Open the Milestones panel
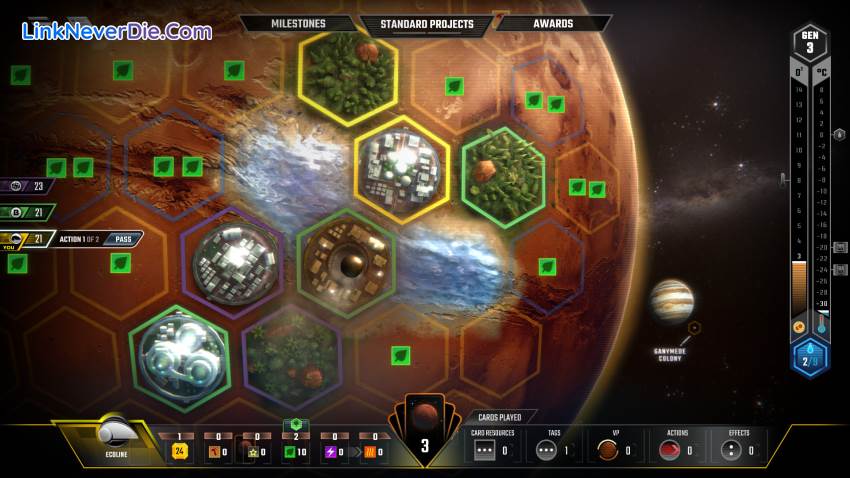This screenshot has width=850, height=478. coord(299,23)
